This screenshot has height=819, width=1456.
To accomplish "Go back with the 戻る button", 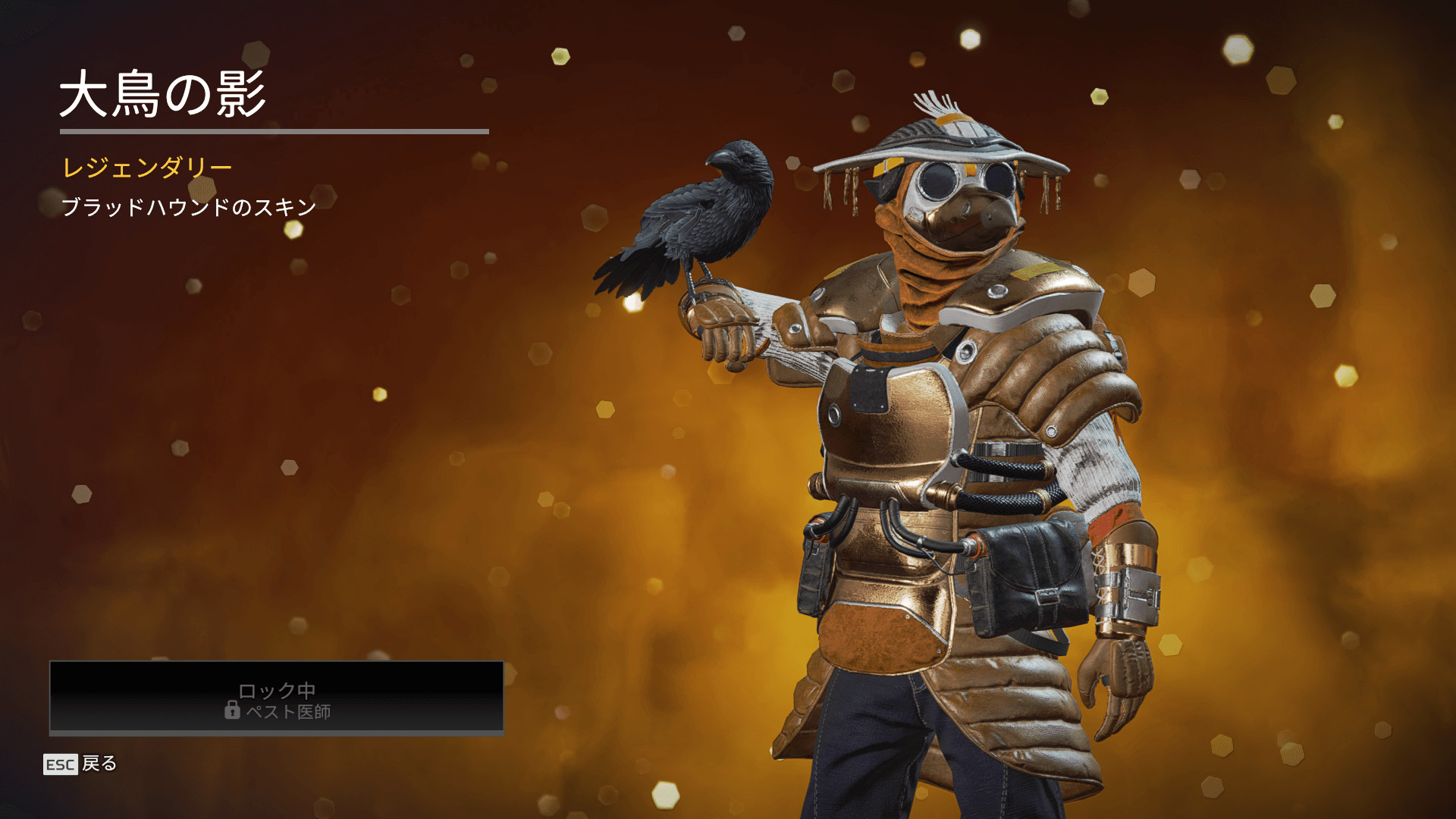I will [81, 764].
